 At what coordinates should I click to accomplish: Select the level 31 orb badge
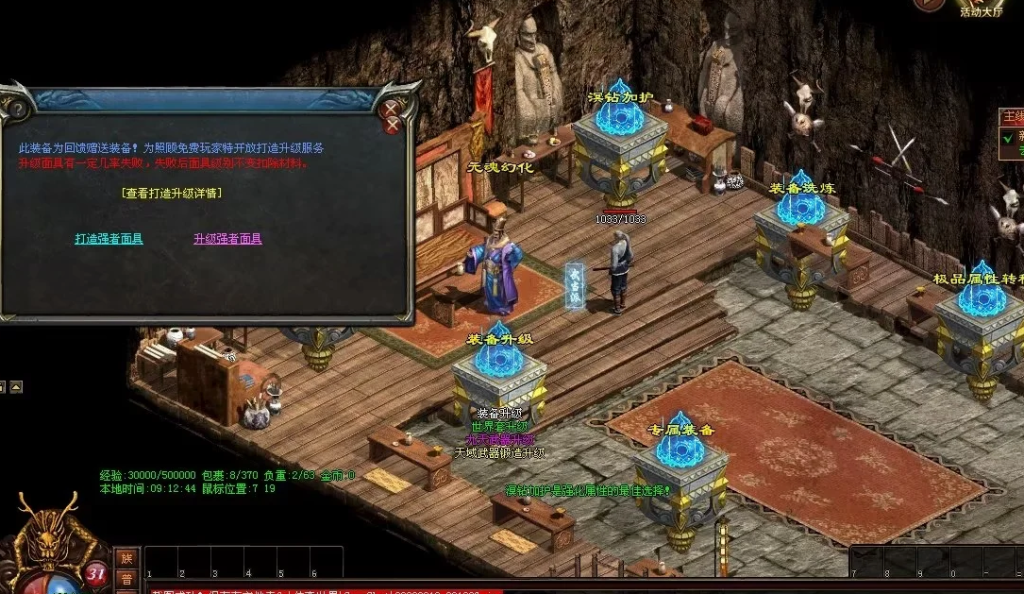coord(96,574)
